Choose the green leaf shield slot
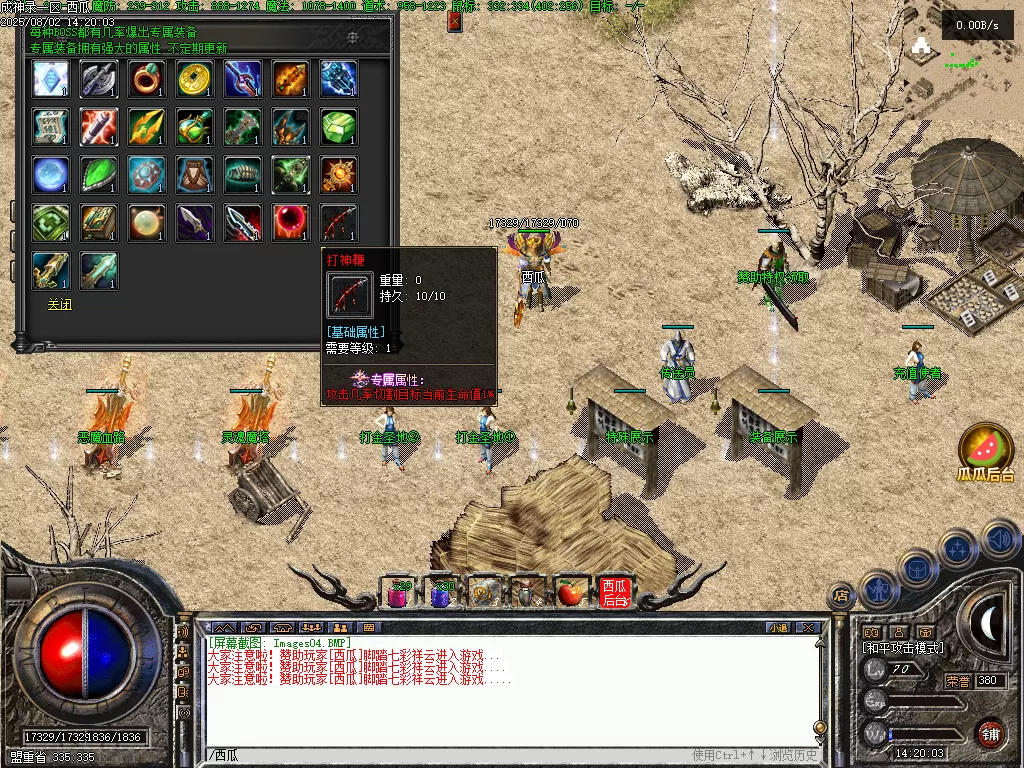Screen dimensions: 1024x768 (99, 175)
